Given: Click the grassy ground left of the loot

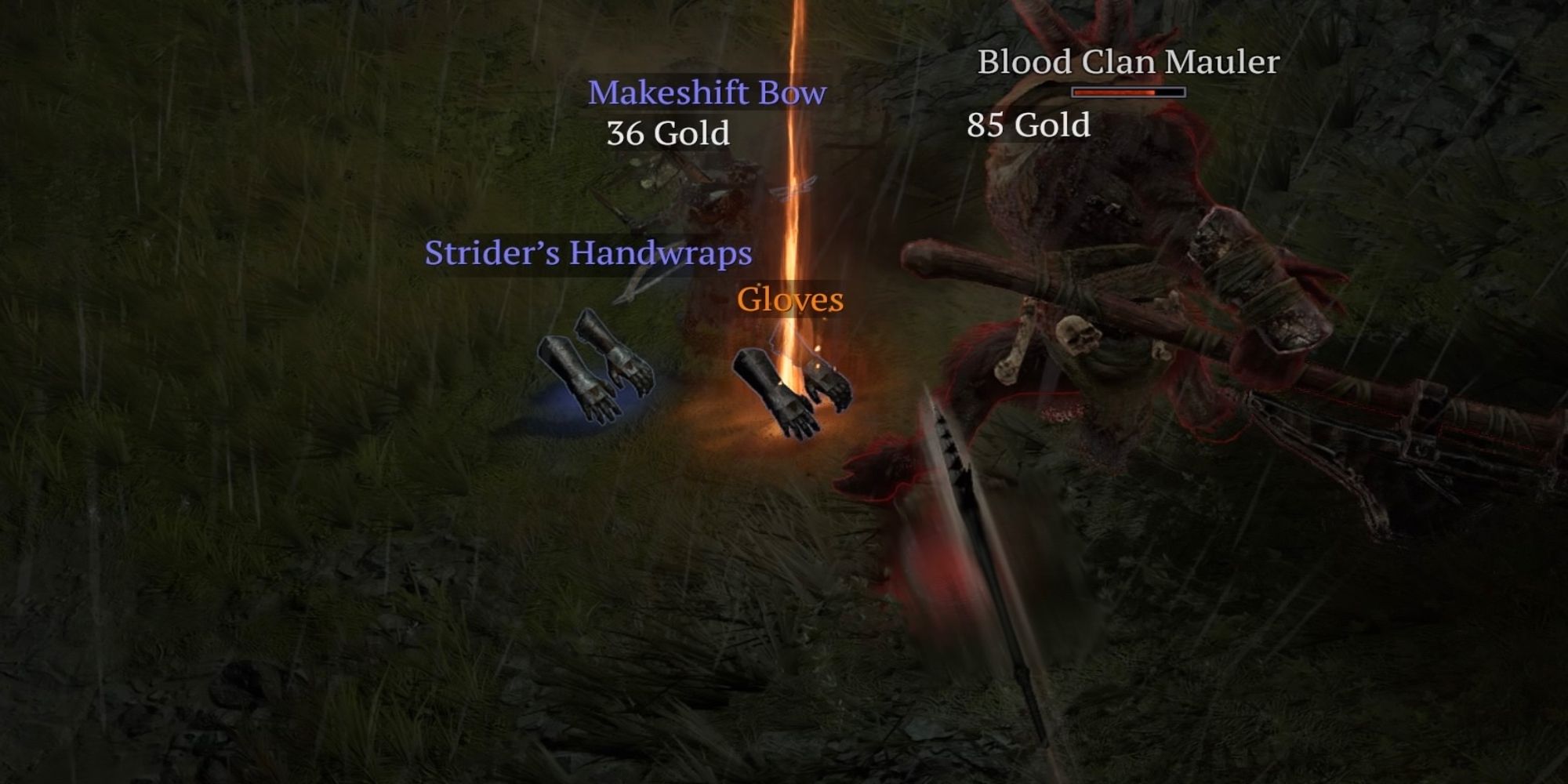Looking at the screenshot, I should [353, 431].
